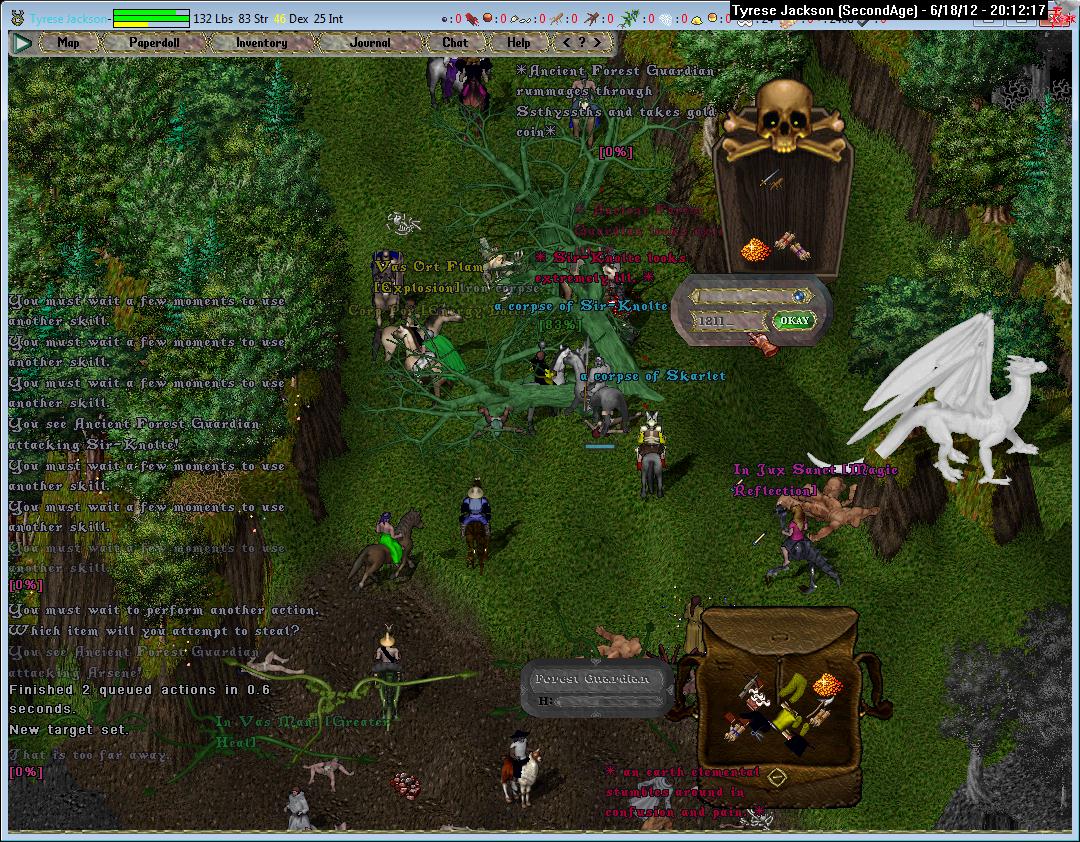Click the backpack's minimize diamond button
This screenshot has height=842, width=1080.
pos(777,776)
